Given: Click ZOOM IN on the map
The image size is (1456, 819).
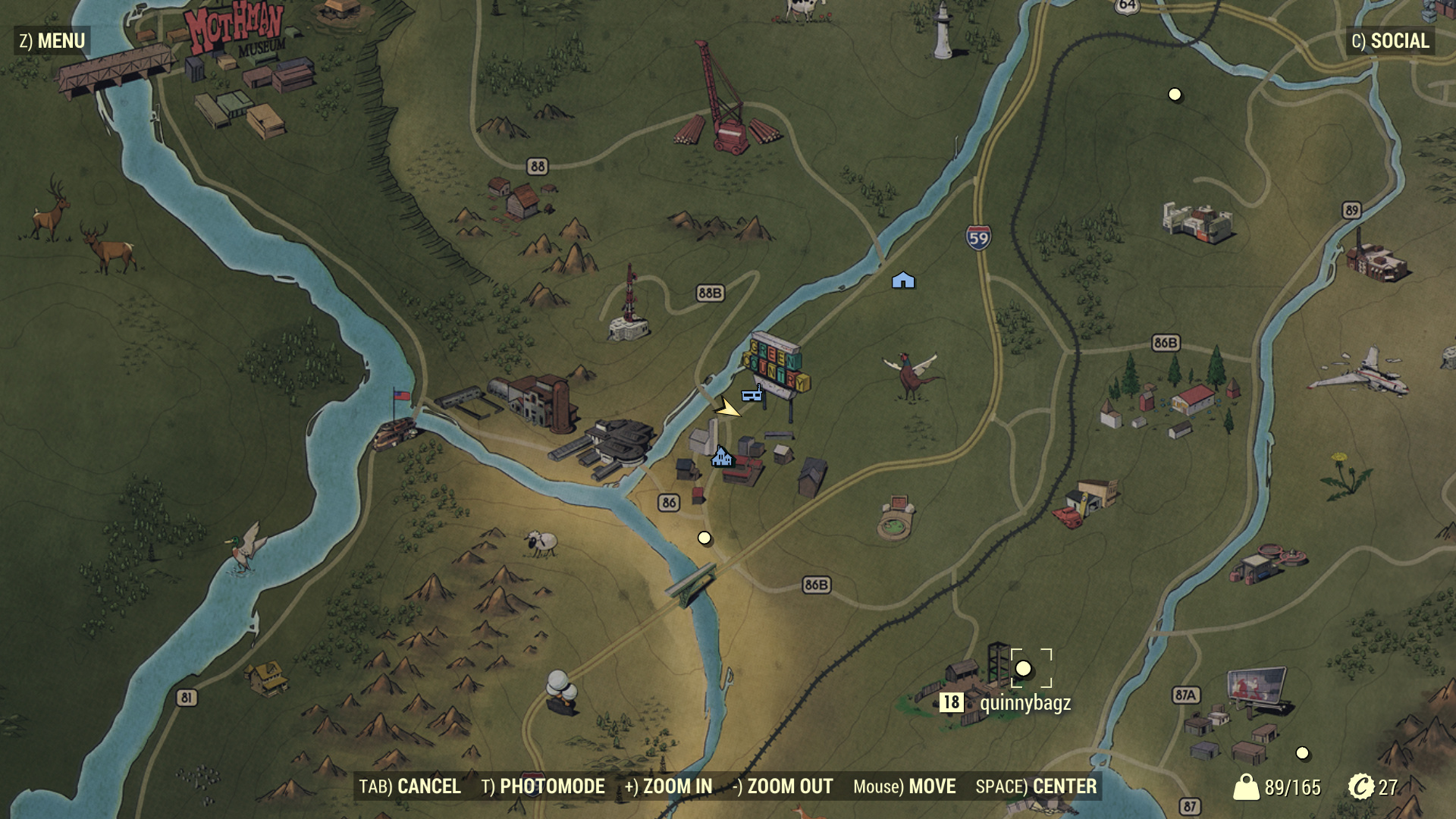Looking at the screenshot, I should (x=668, y=786).
